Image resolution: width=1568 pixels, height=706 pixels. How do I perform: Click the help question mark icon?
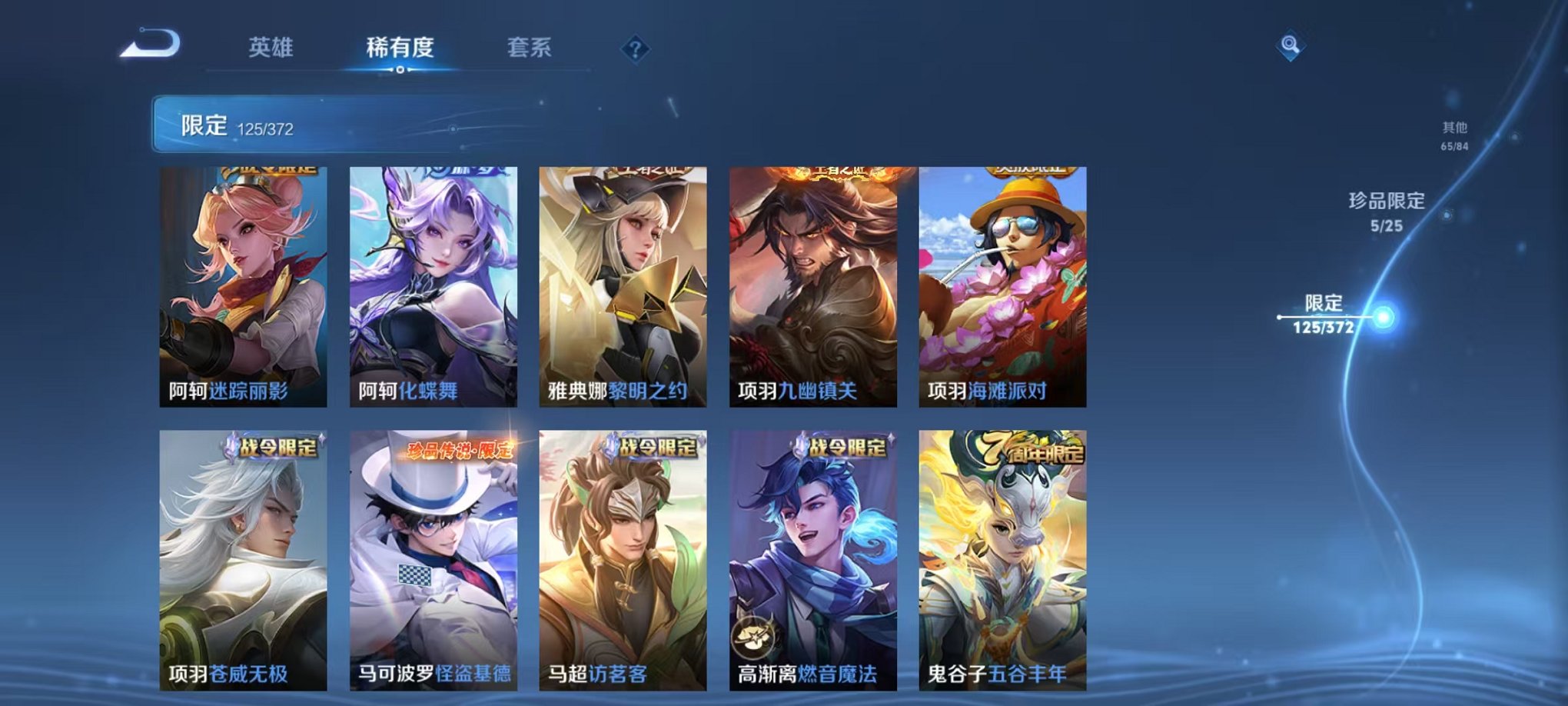[634, 48]
